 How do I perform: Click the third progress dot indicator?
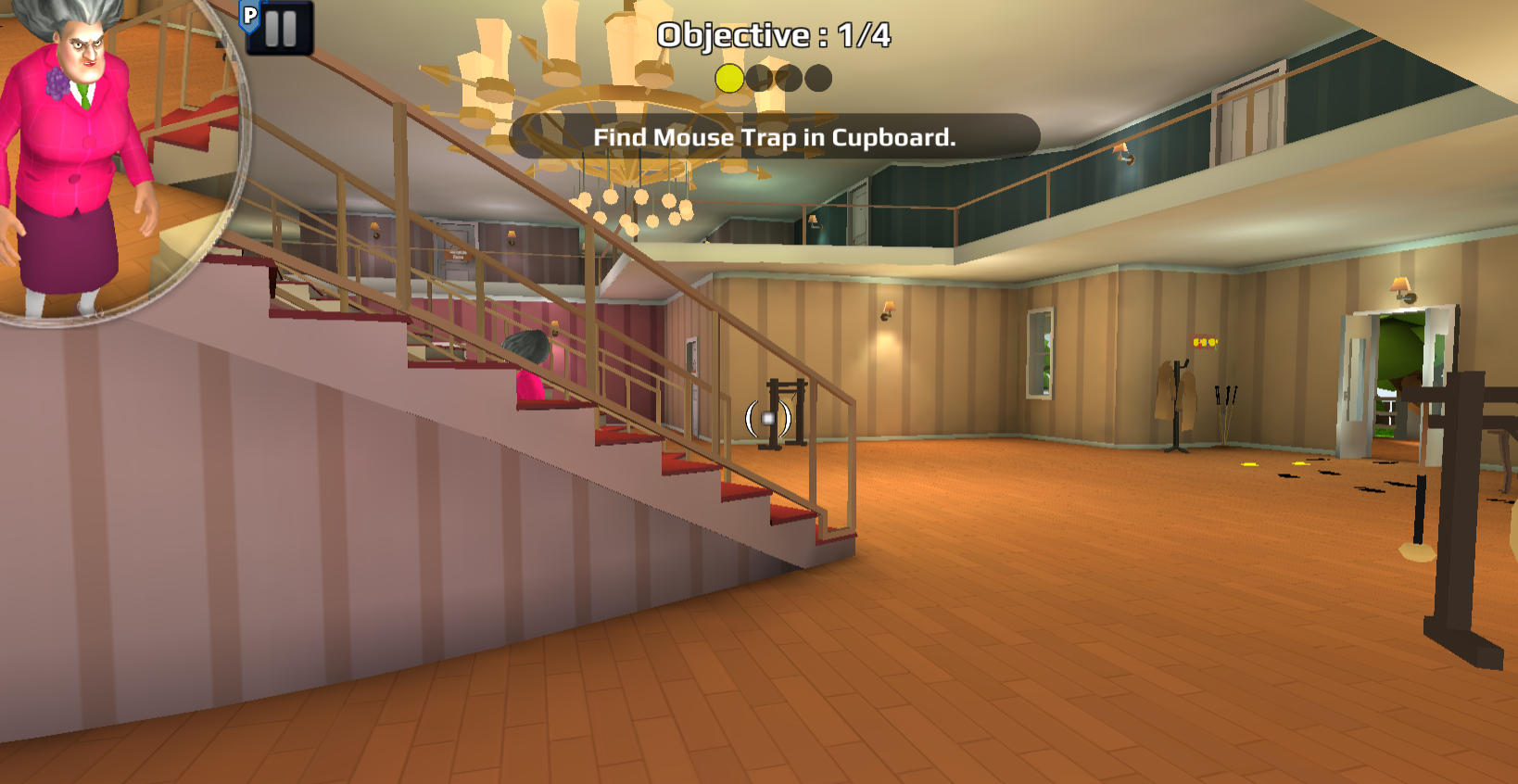tap(790, 78)
